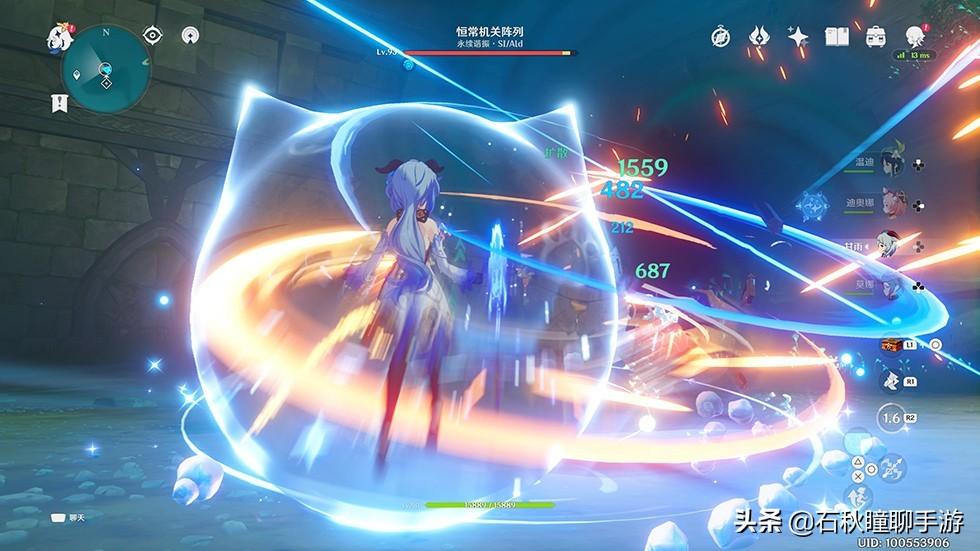Open the adventurer handbook book icon
Viewport: 980px width, 551px height.
[x=837, y=36]
